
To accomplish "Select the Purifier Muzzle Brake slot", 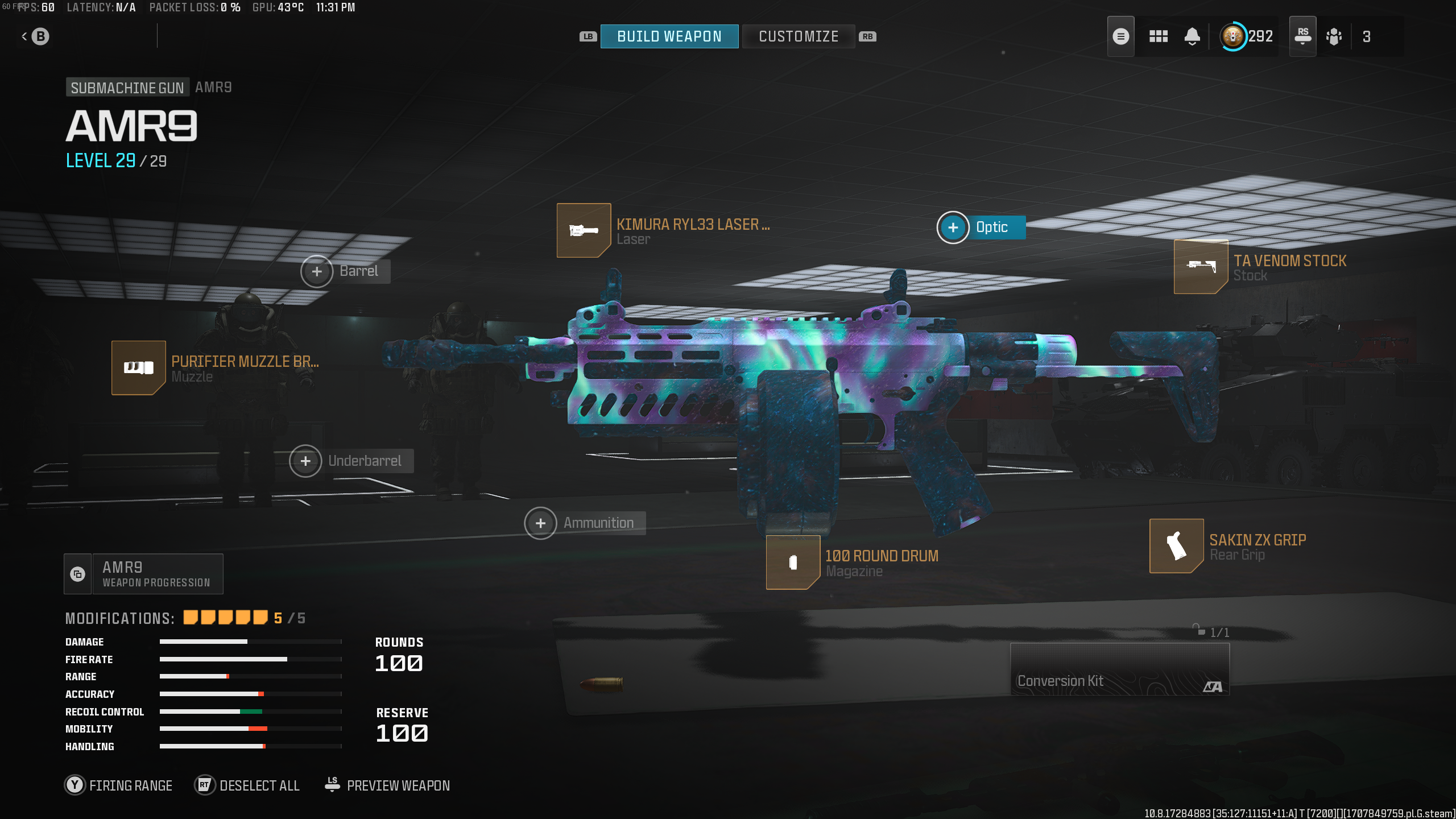I will [138, 367].
